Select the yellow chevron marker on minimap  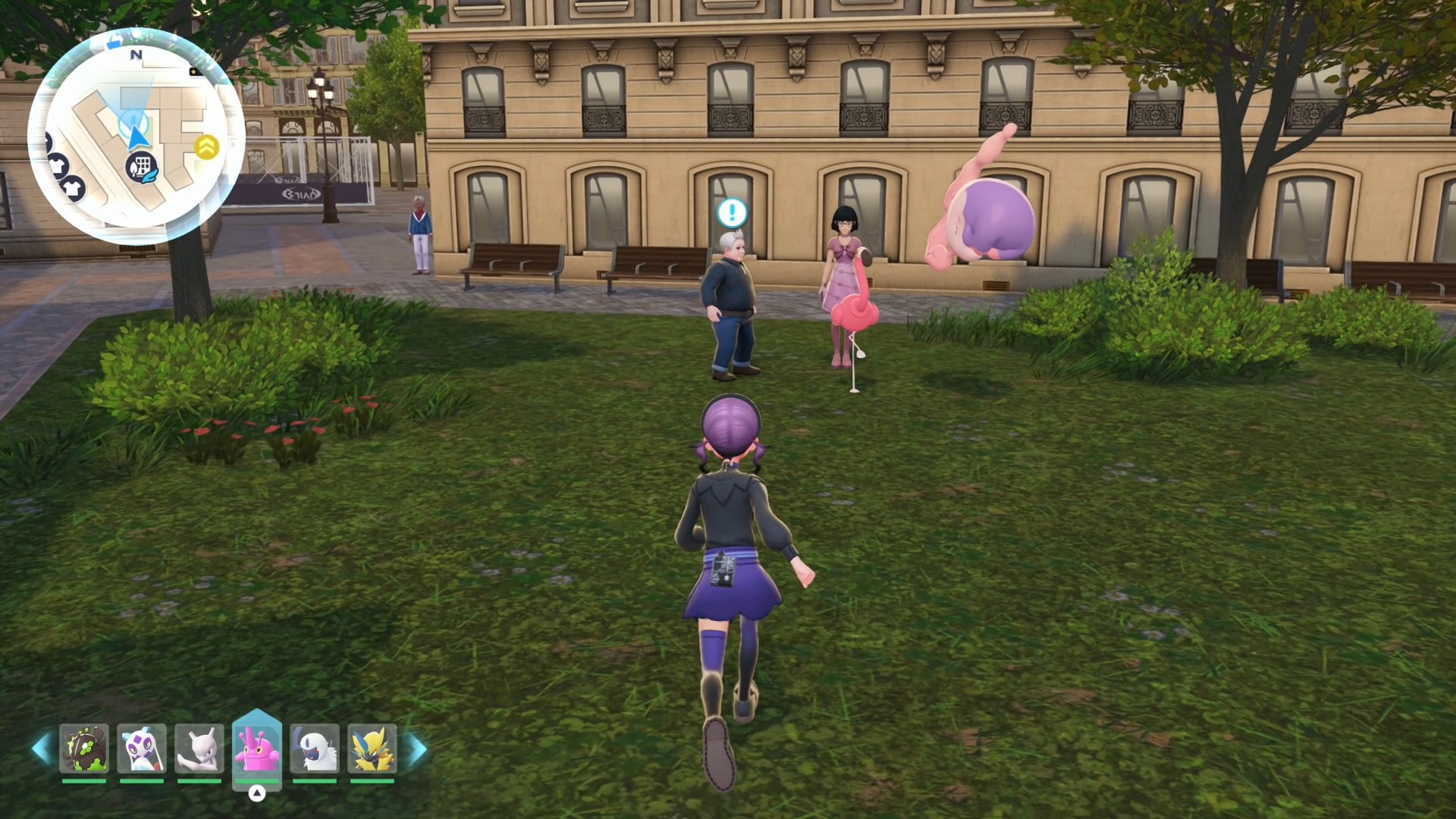click(206, 146)
